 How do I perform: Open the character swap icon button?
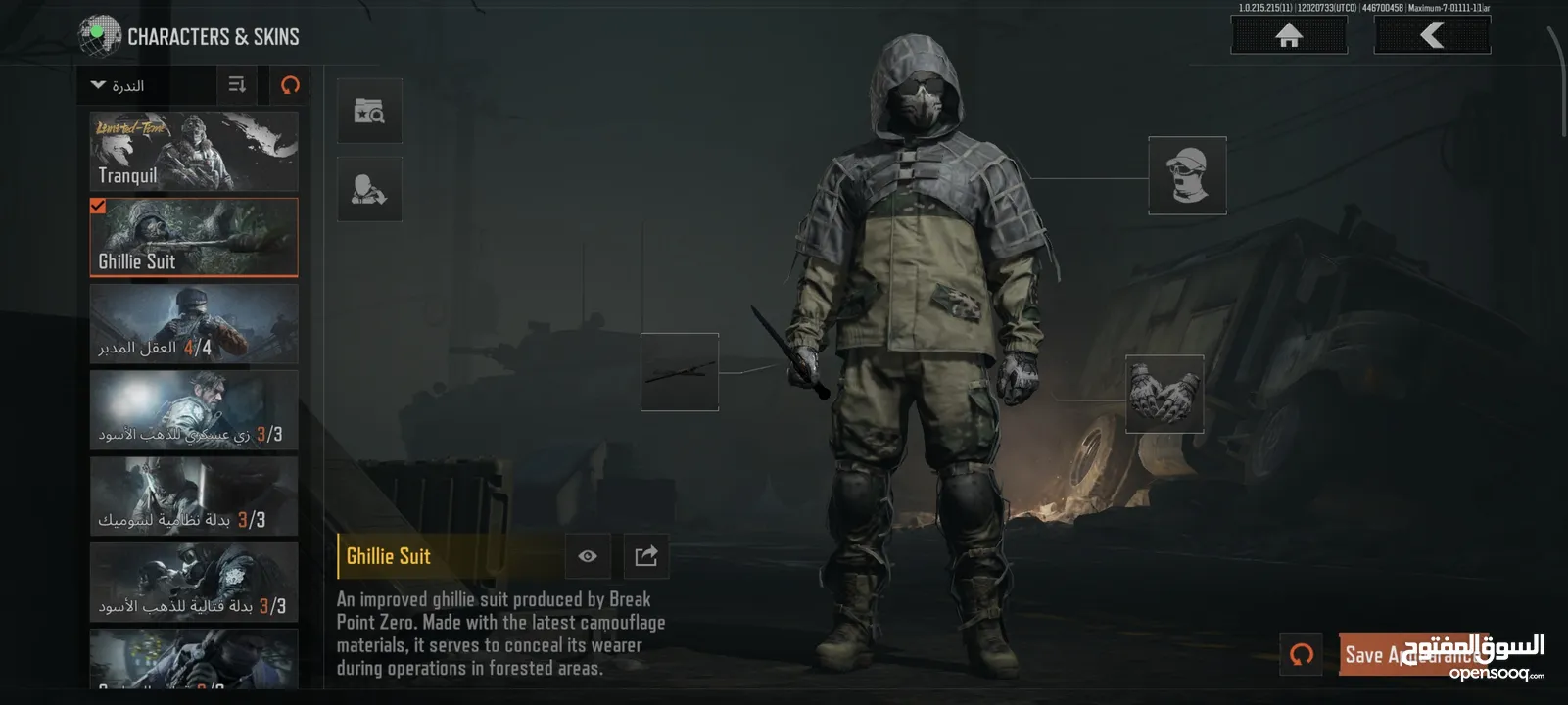coord(369,189)
